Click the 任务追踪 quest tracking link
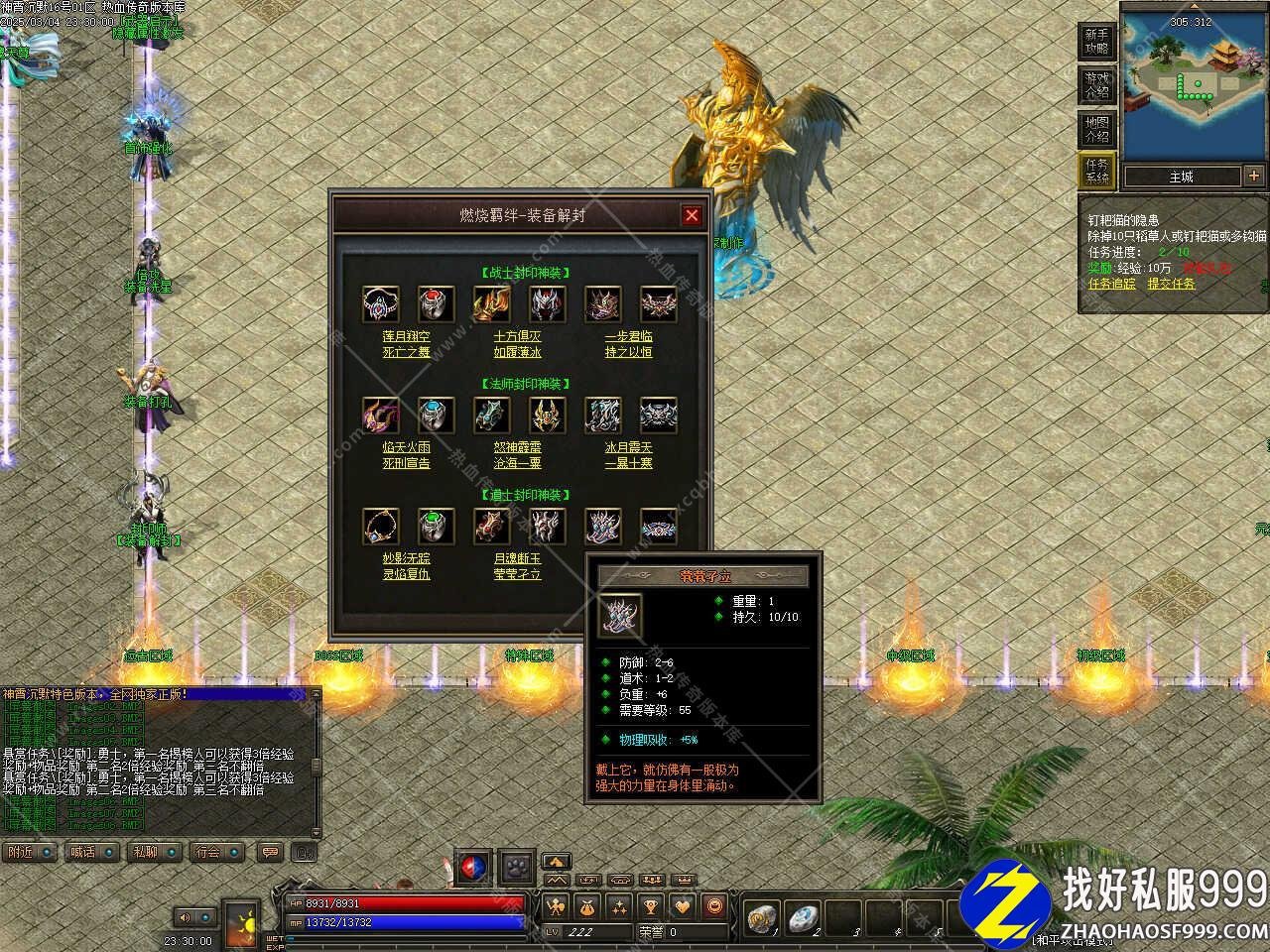Viewport: 1270px width, 952px height. (1112, 284)
